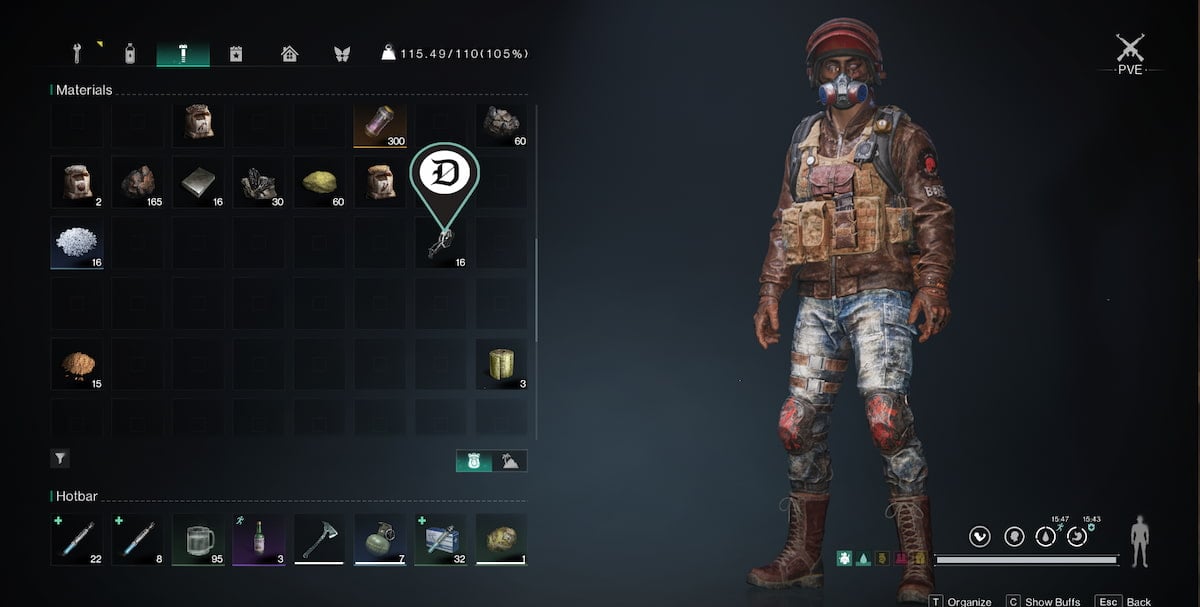Screen dimensions: 1200x607
Task: Open the starred clipboard tab
Action: click(236, 53)
